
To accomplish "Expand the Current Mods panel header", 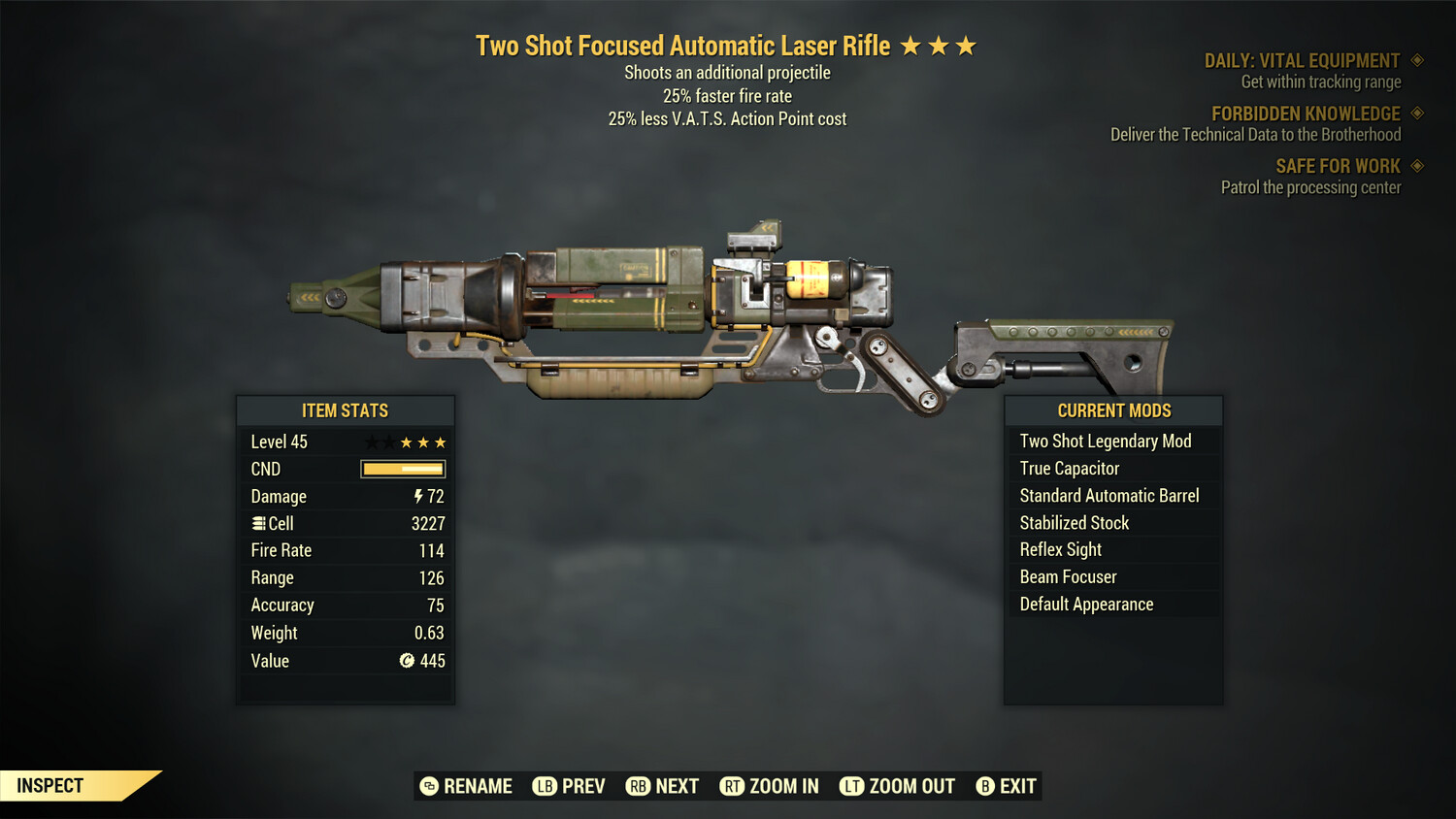I will [1112, 410].
